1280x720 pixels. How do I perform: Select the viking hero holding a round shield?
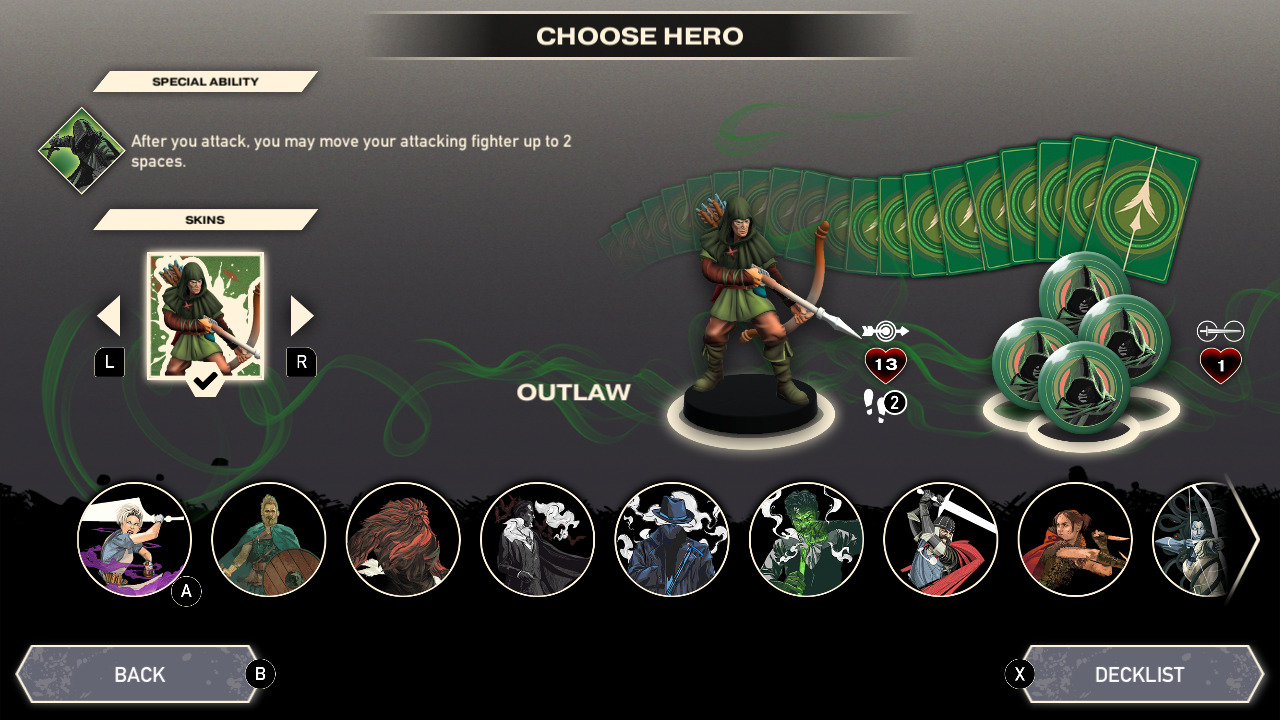(269, 540)
